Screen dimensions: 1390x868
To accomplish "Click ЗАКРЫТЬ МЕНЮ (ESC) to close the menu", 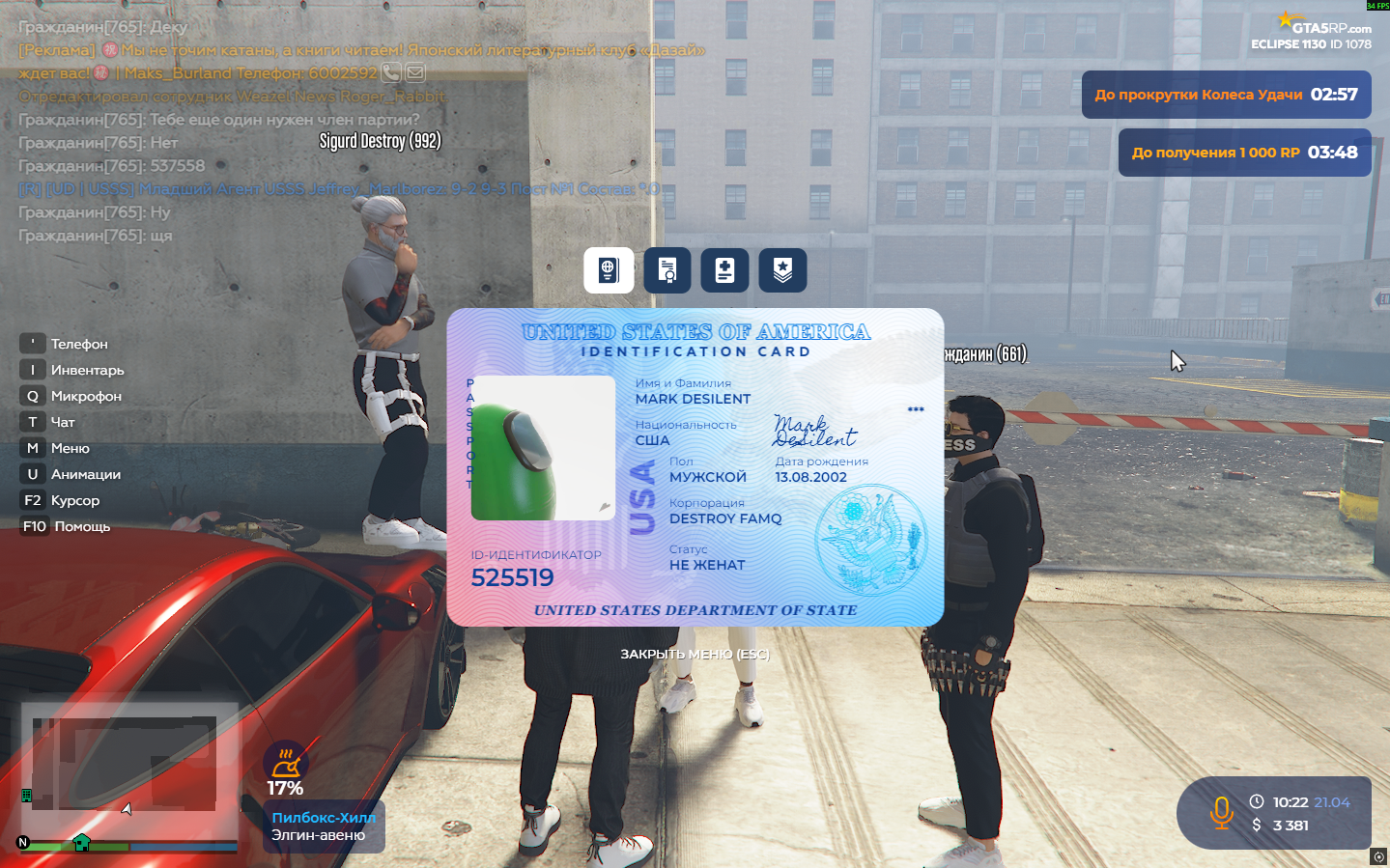I will pyautogui.click(x=695, y=655).
